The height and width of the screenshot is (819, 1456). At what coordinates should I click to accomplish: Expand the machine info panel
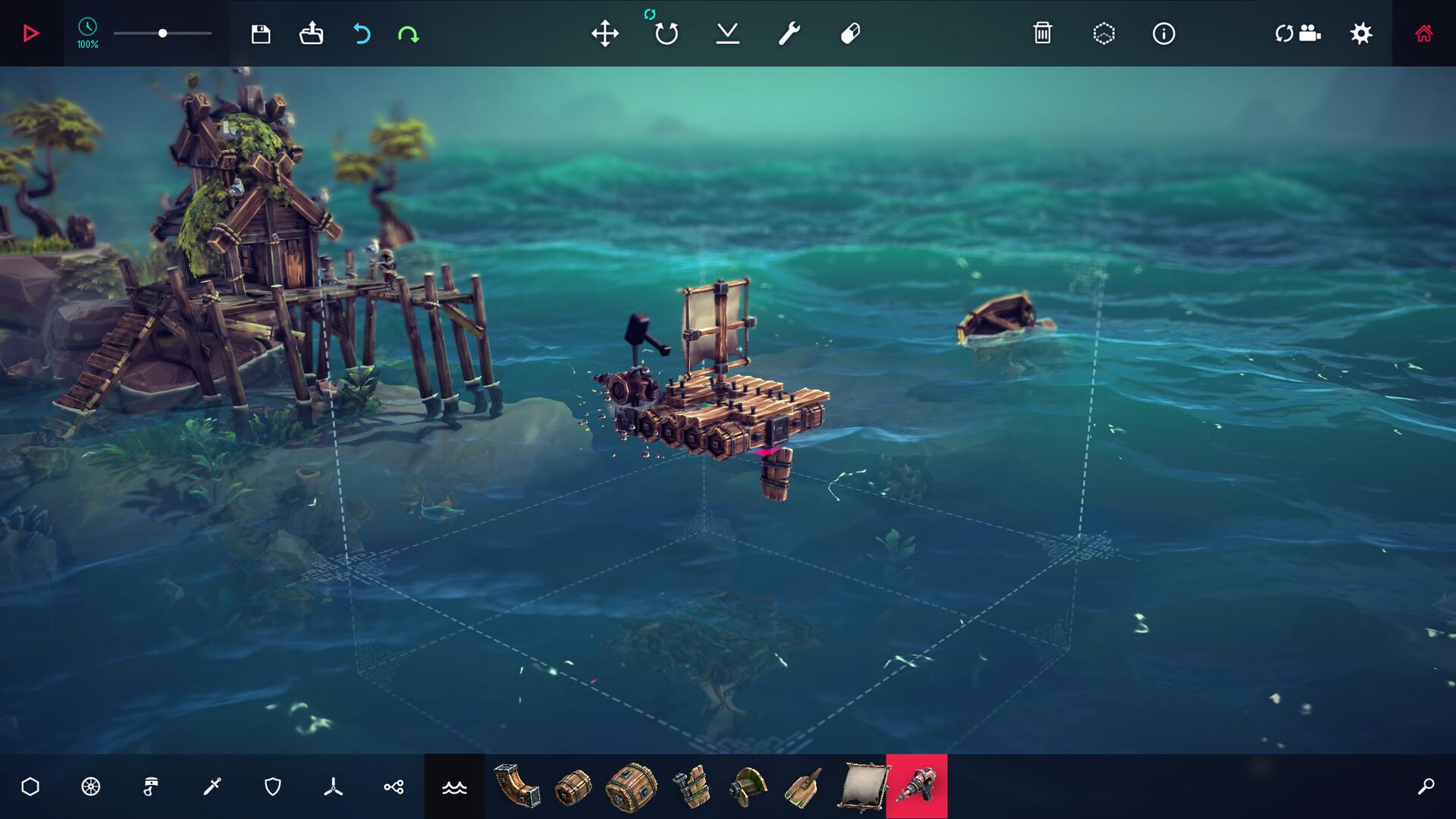(x=1164, y=33)
